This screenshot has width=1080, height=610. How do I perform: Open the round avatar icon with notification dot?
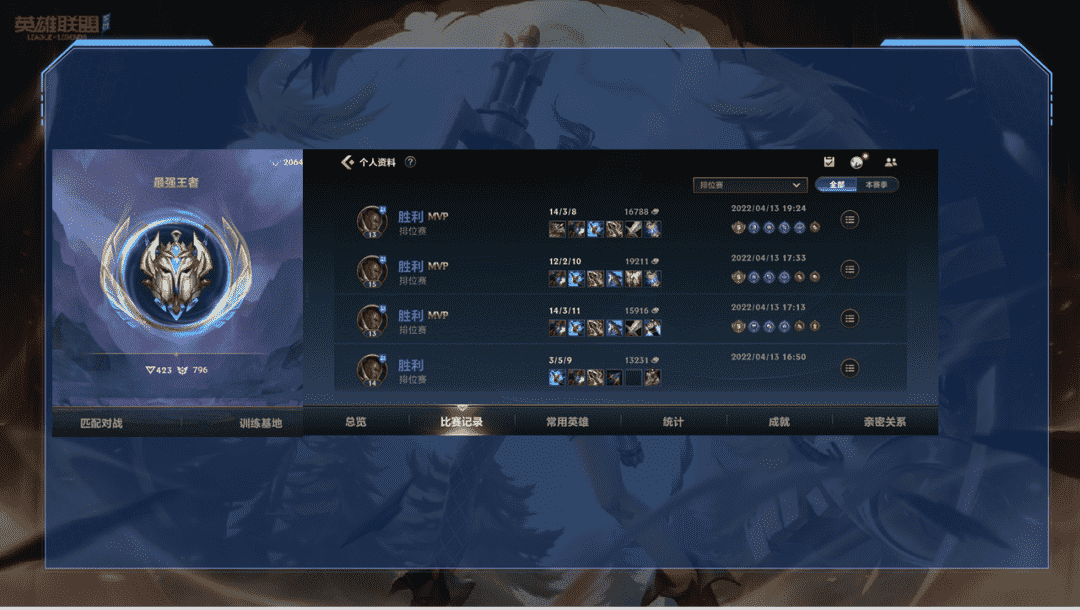[x=857, y=162]
